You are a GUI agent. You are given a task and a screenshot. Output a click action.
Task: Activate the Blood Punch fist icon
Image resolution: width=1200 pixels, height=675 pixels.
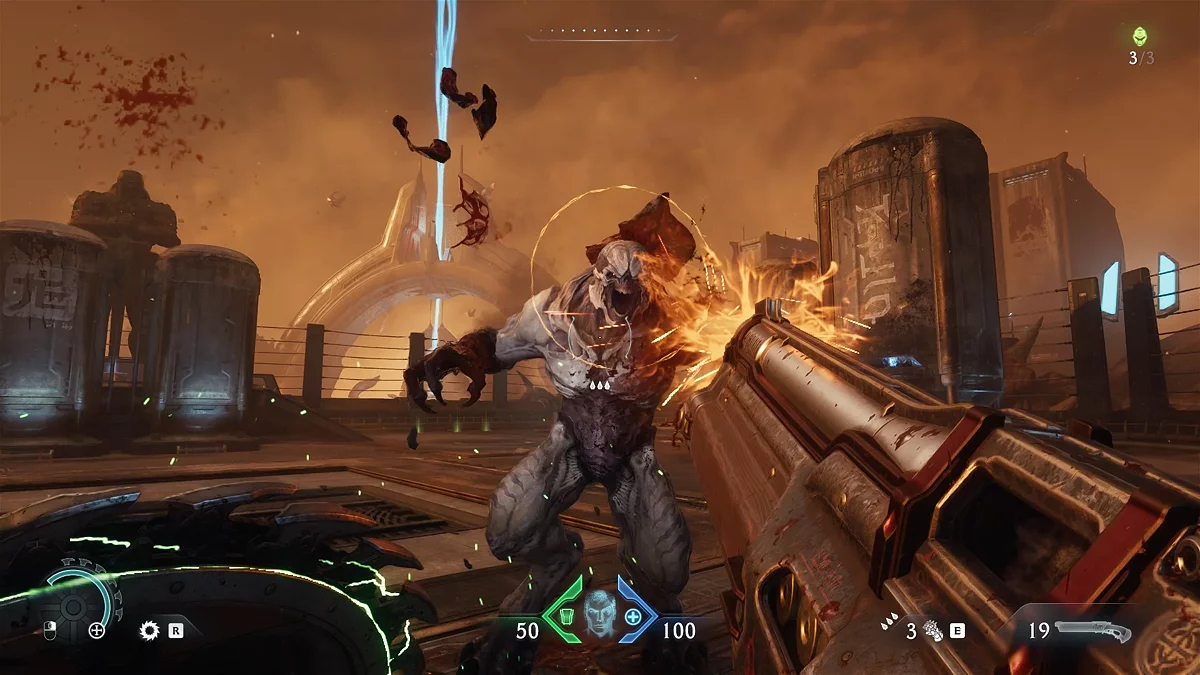coord(934,631)
